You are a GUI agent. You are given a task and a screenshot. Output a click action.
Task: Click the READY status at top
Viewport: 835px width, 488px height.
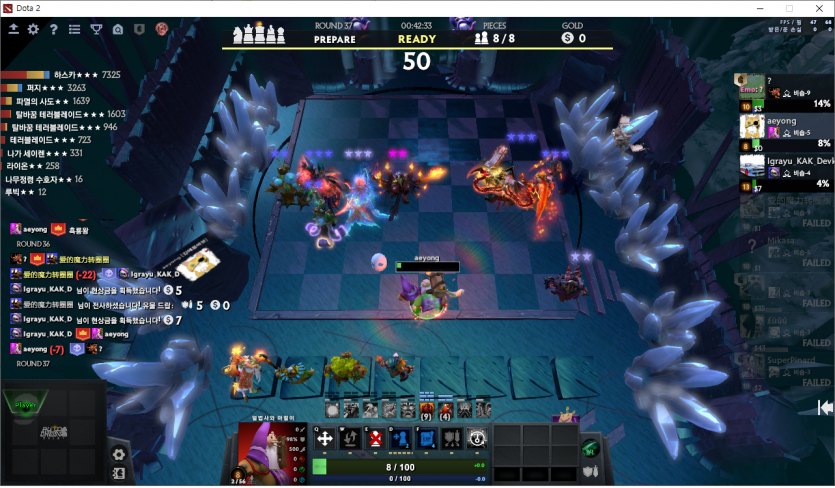tap(417, 40)
